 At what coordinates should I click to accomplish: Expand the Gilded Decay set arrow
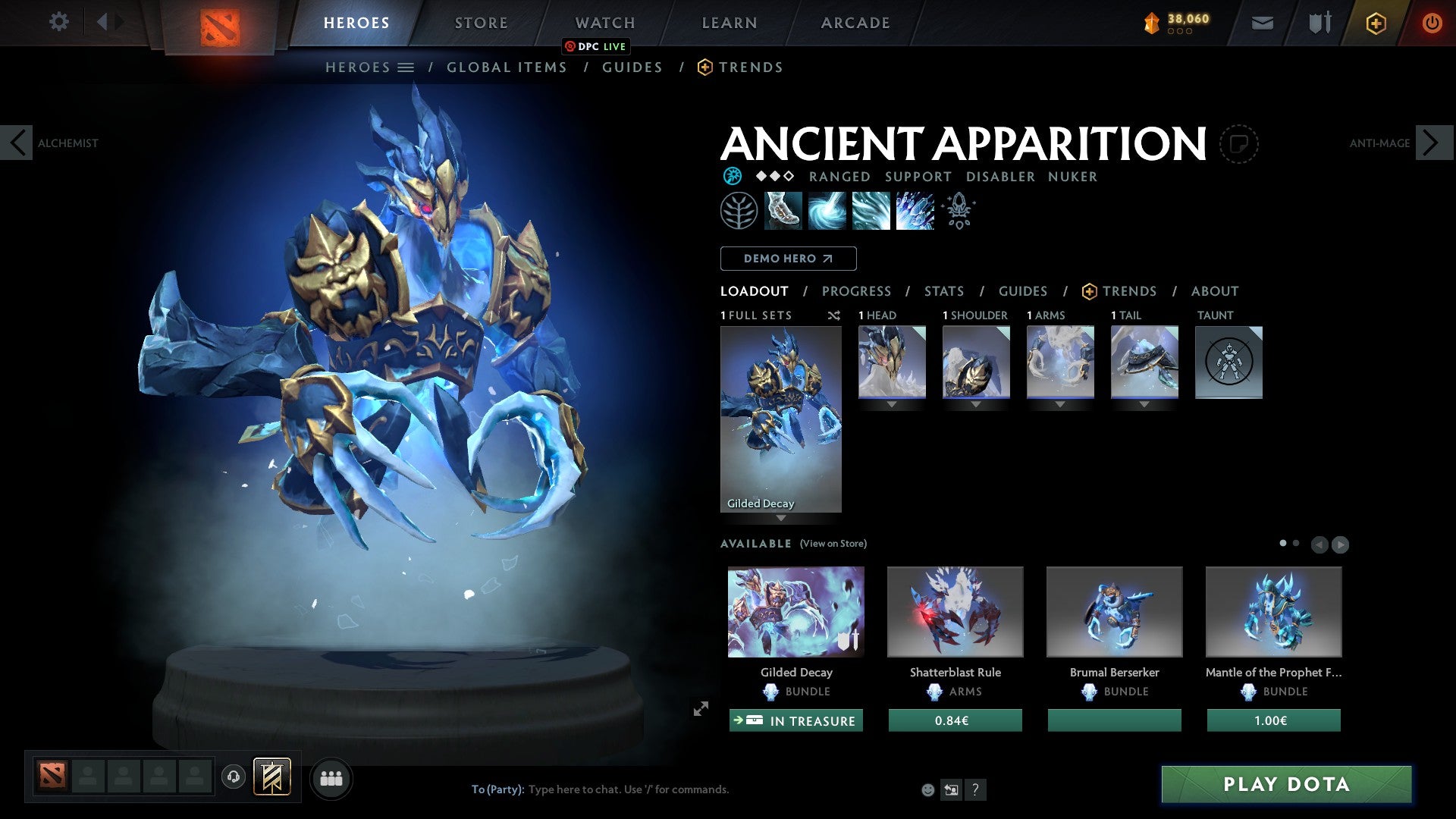coord(781,516)
